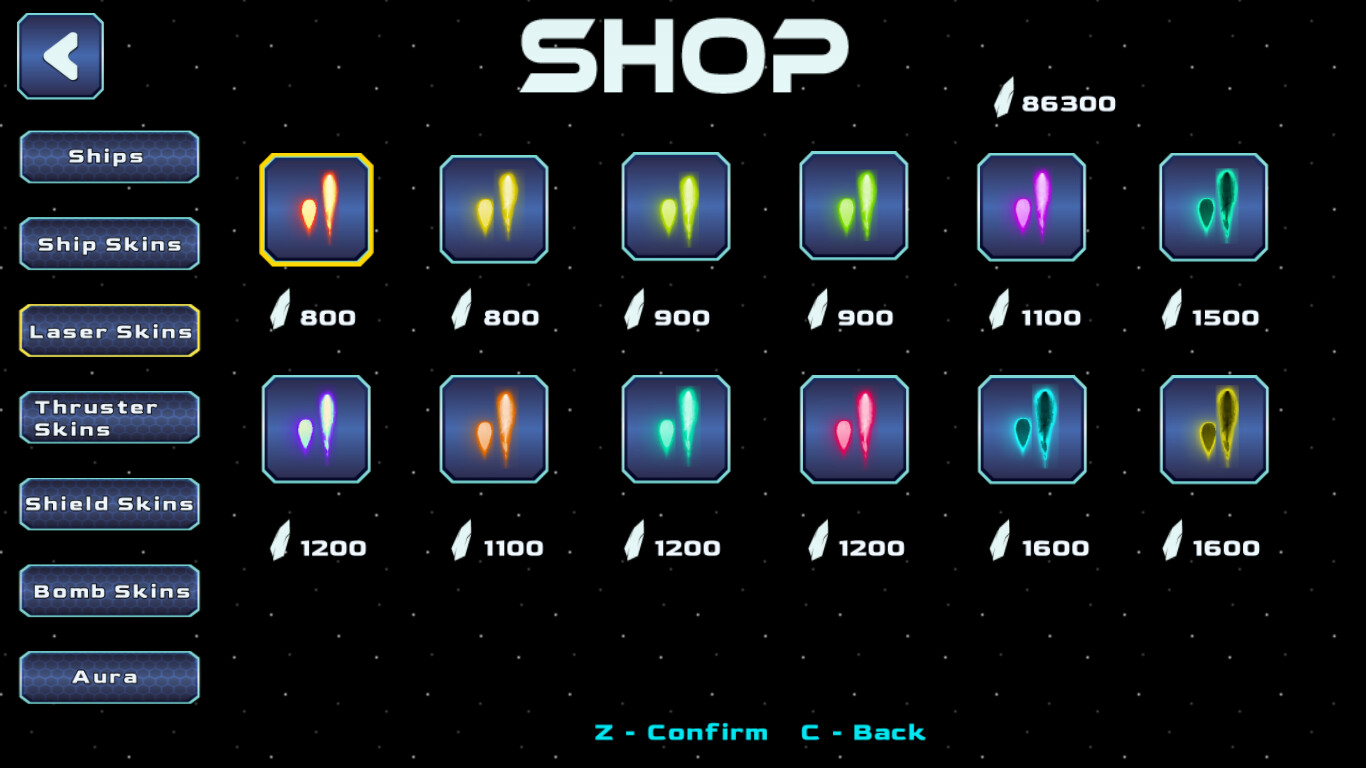
Task: Select the yellow laser skin priced 800
Action: tap(494, 208)
